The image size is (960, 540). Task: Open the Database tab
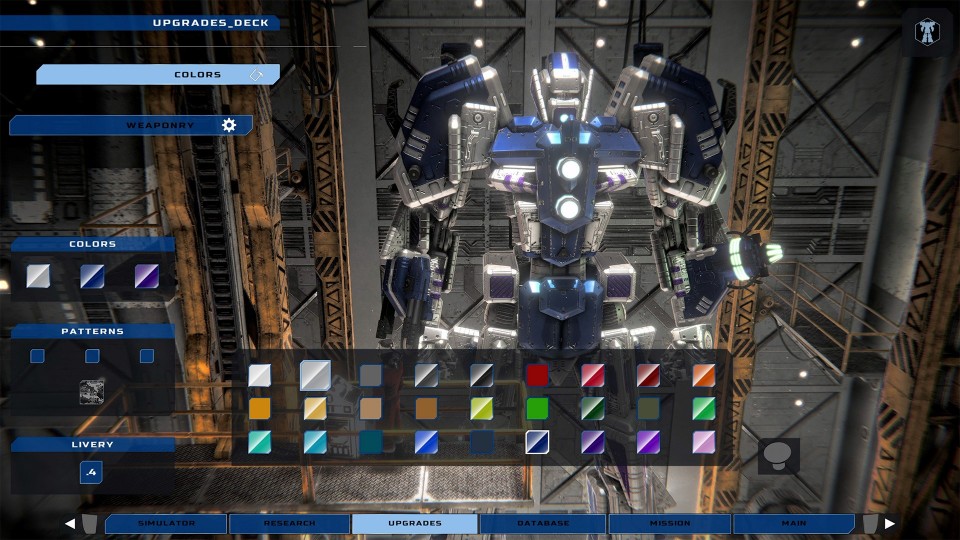(x=543, y=523)
